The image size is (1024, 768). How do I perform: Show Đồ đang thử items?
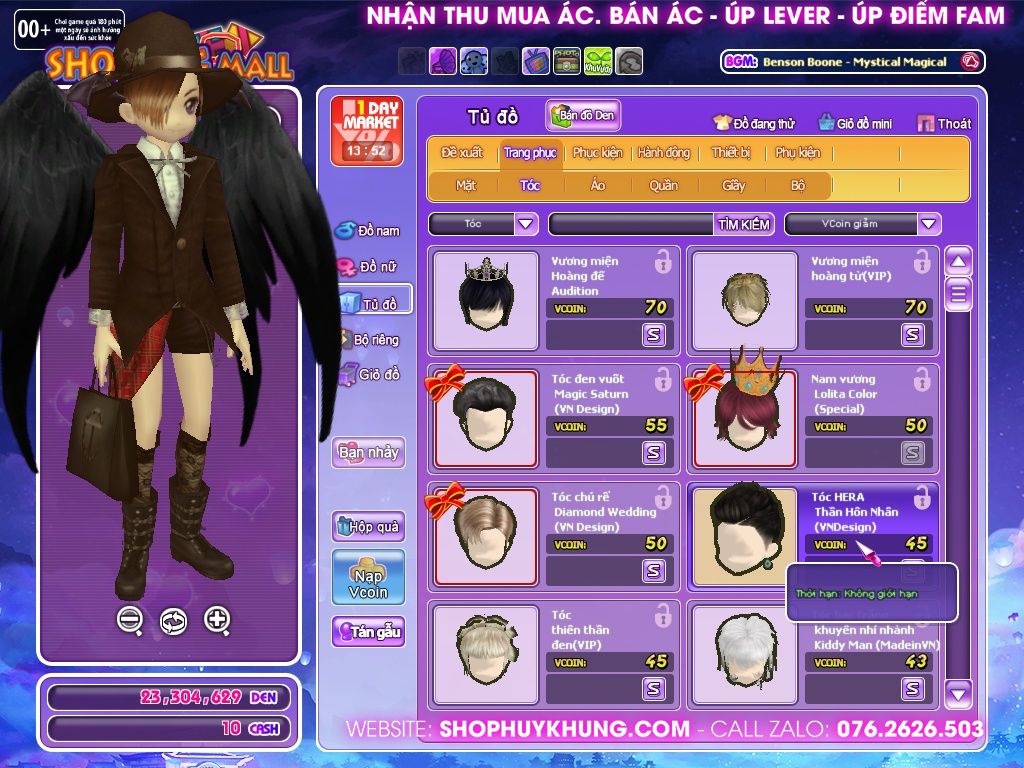click(x=753, y=123)
